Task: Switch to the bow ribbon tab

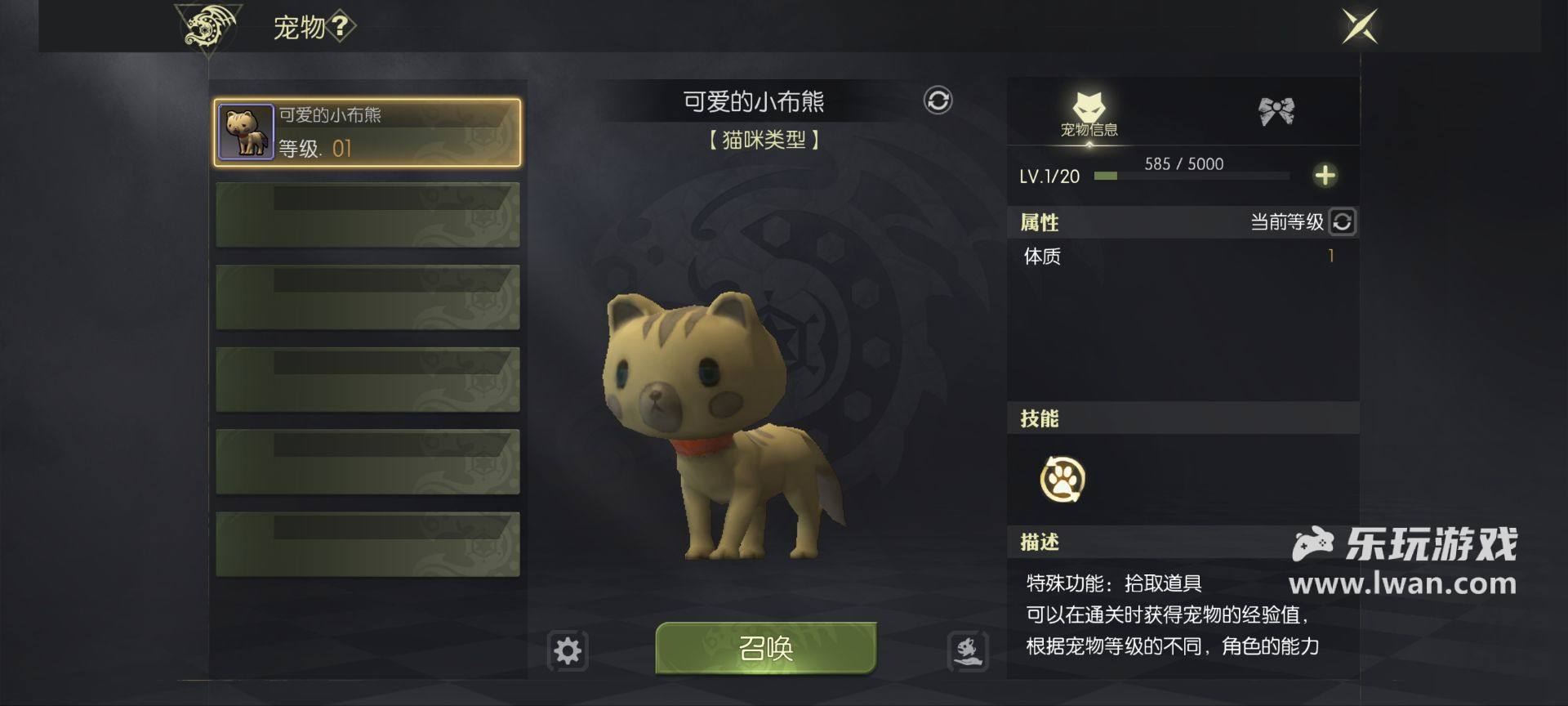Action: pos(1276,111)
